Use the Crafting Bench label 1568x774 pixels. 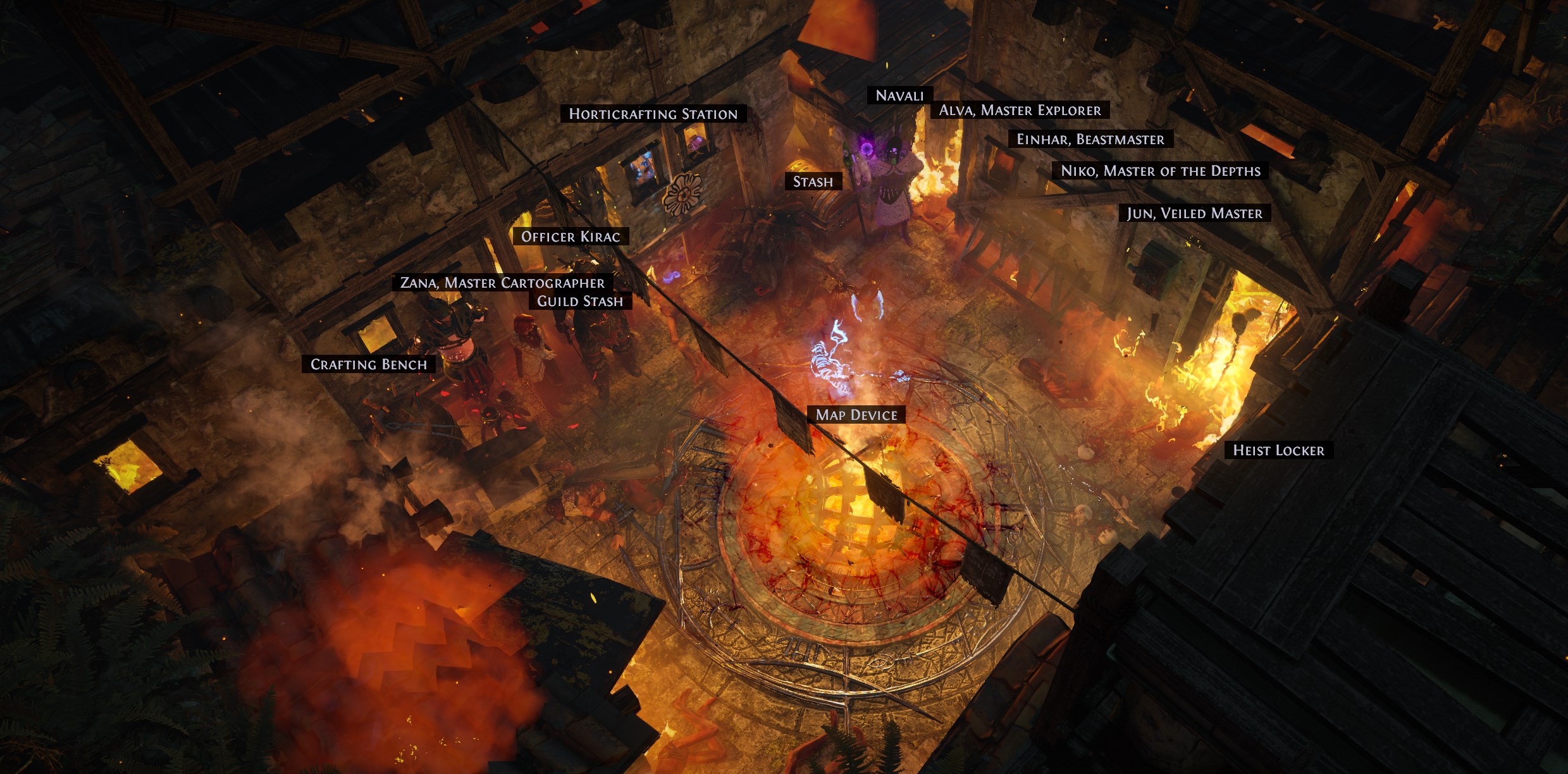click(x=369, y=364)
